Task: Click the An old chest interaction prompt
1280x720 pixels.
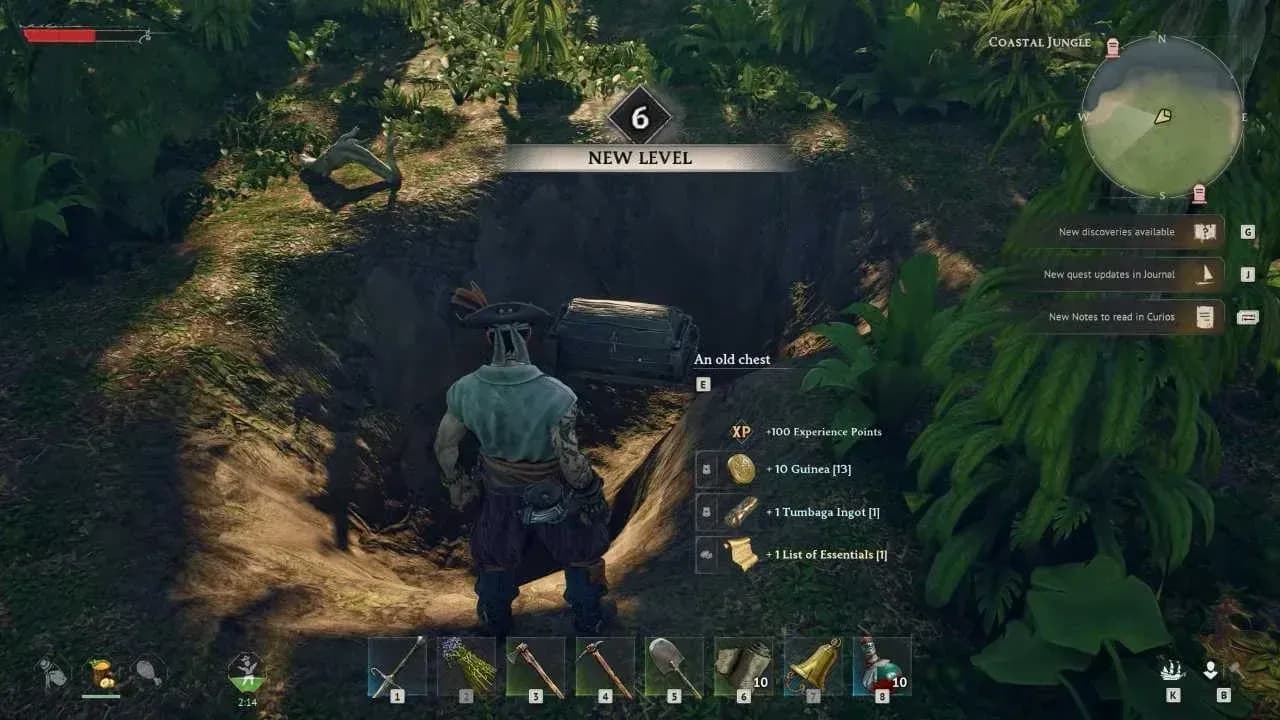Action: (x=733, y=359)
